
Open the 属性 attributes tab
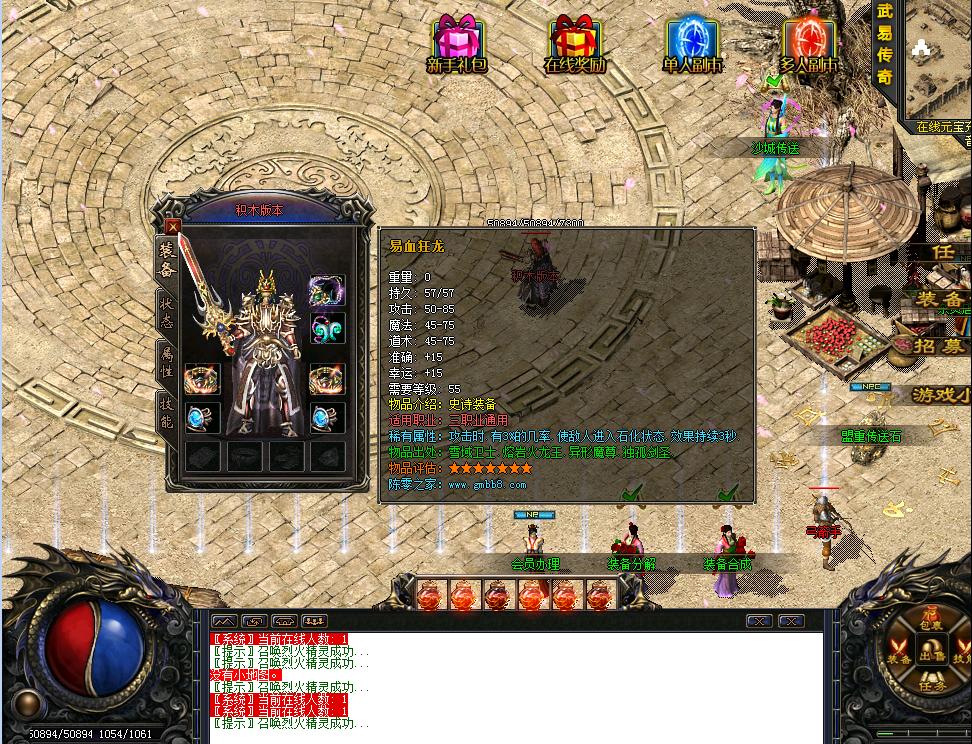point(165,364)
